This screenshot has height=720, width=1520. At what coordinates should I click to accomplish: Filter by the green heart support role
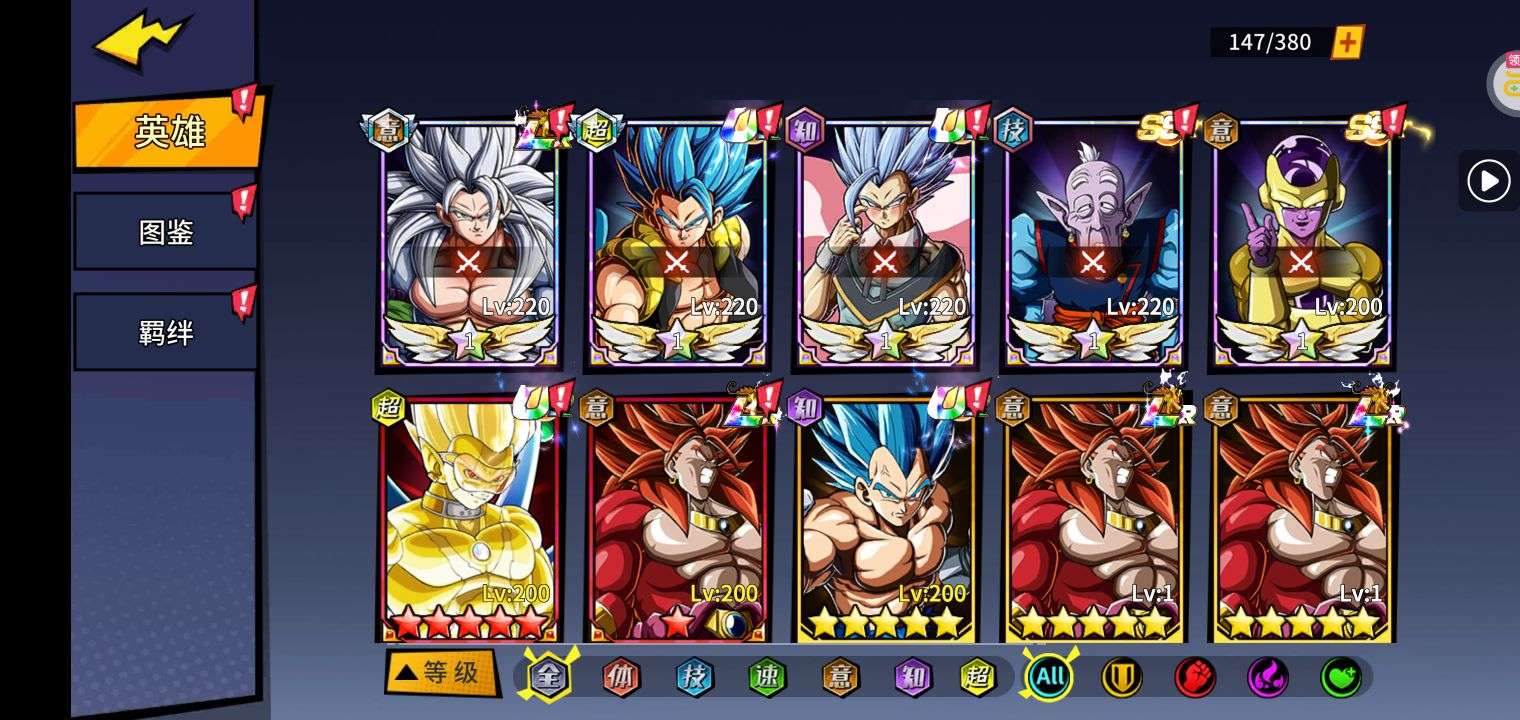point(1340,677)
